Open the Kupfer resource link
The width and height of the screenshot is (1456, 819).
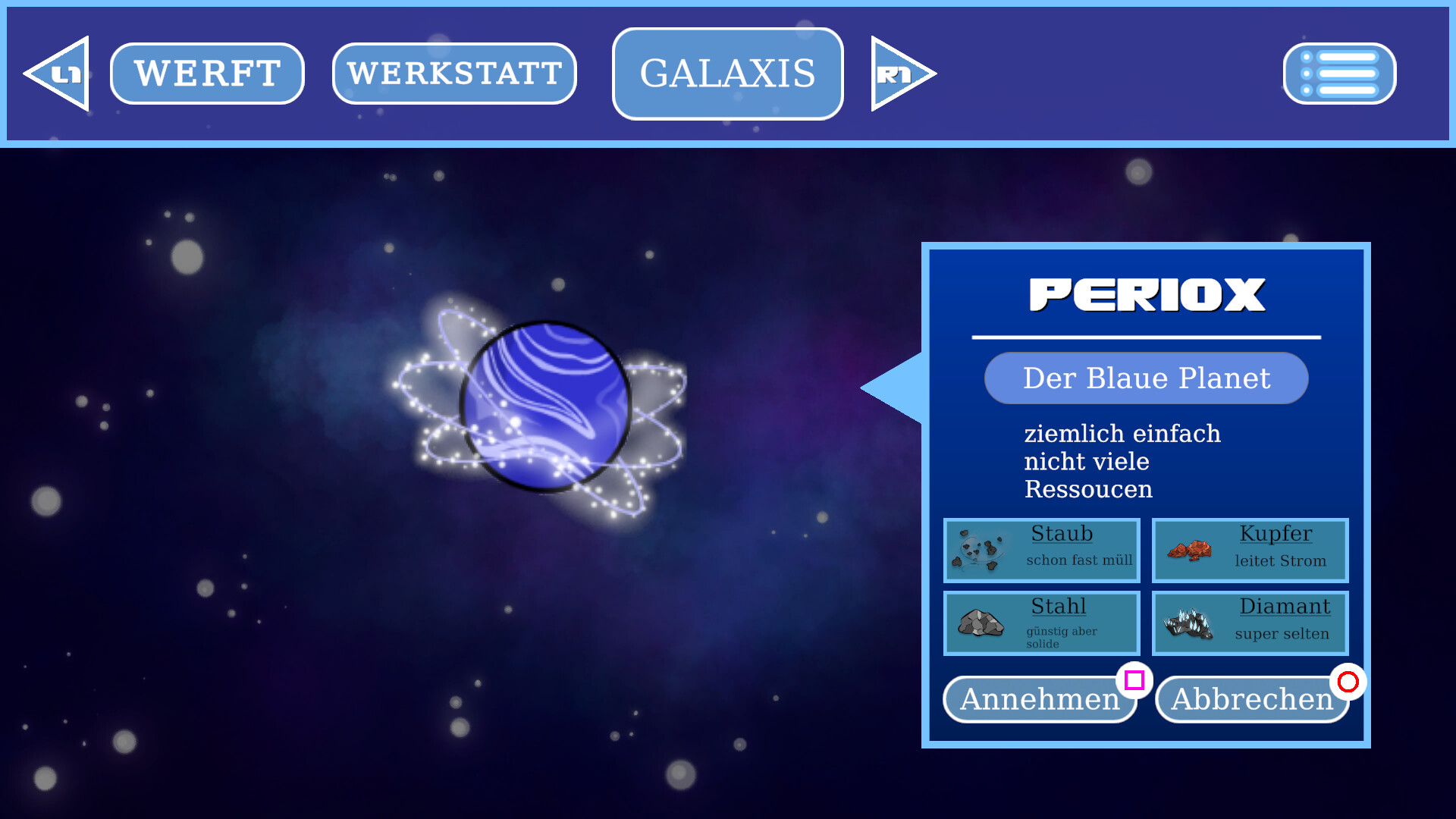[x=1276, y=534]
